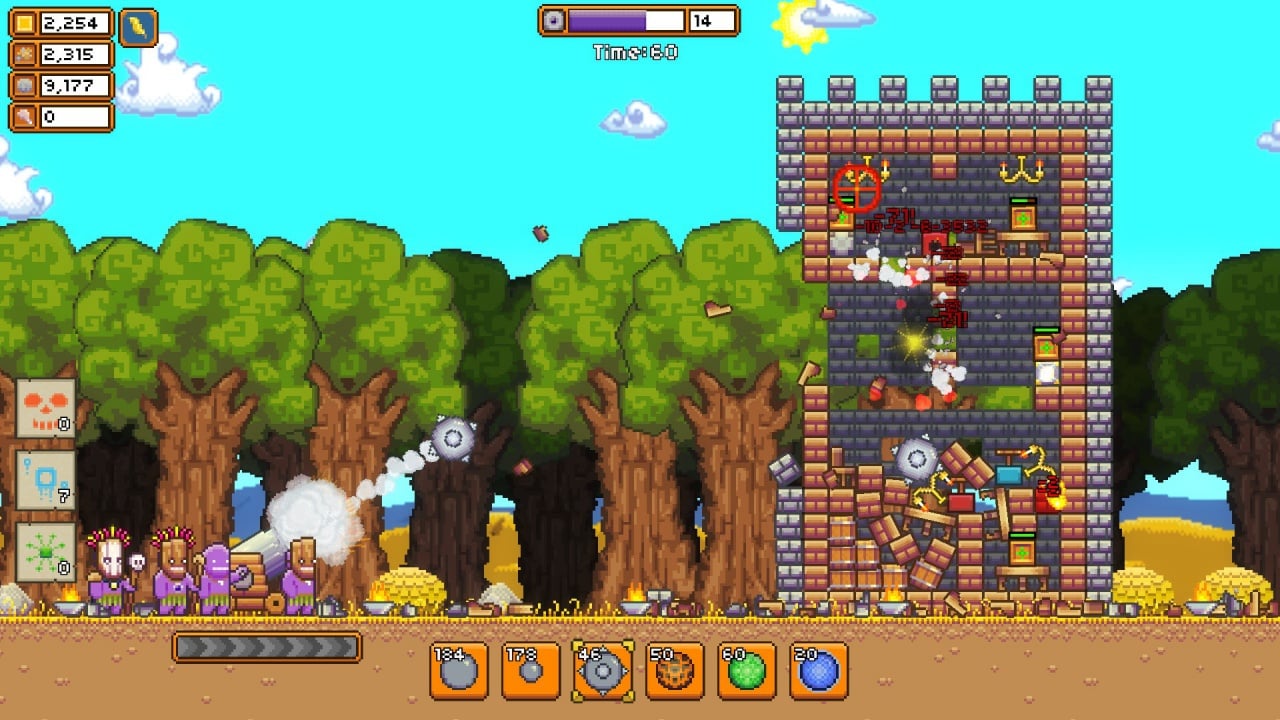The height and width of the screenshot is (720, 1280).
Task: Use the blue ice cube scroll
Action: click(x=46, y=480)
